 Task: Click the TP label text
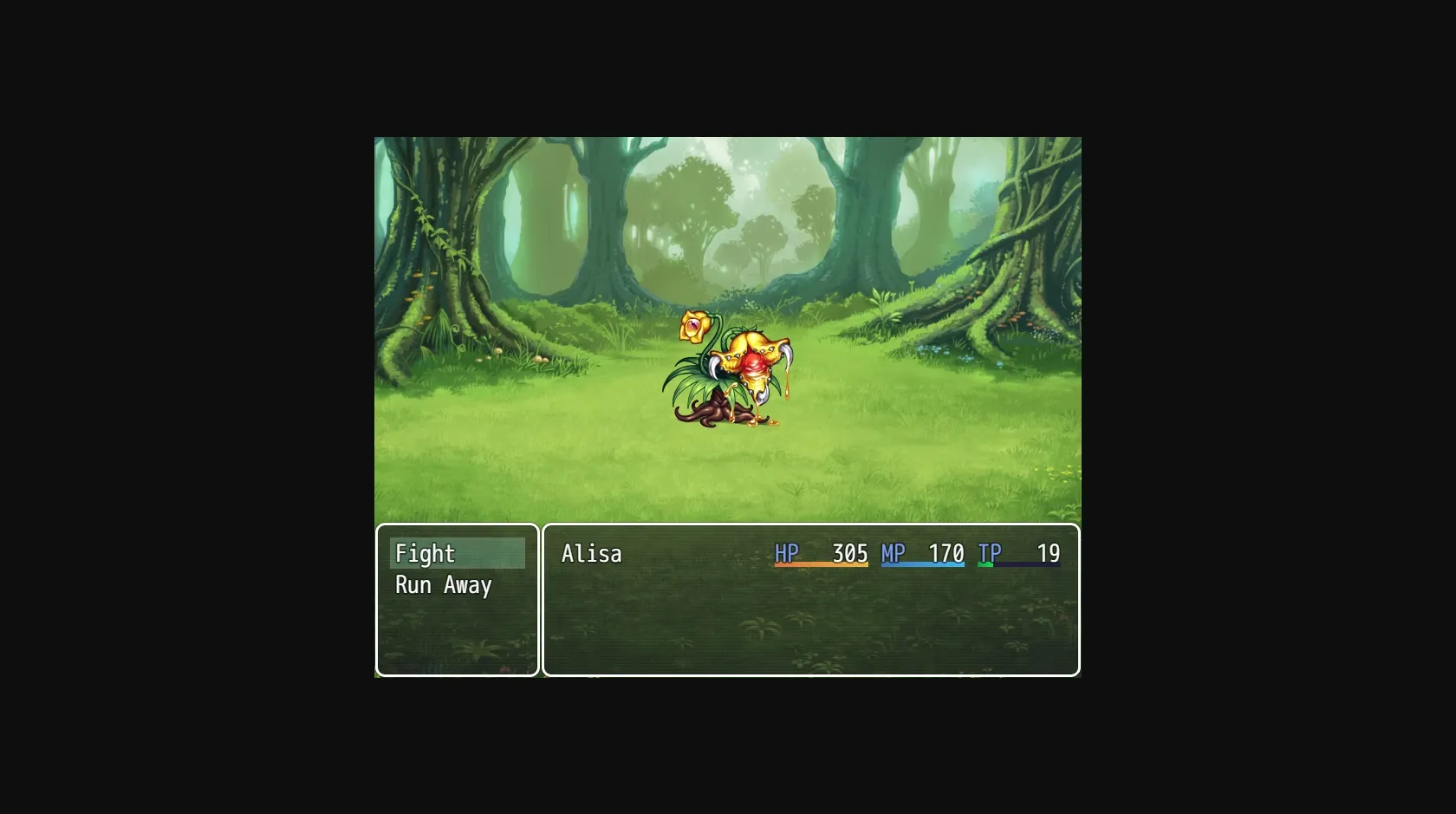(x=989, y=552)
